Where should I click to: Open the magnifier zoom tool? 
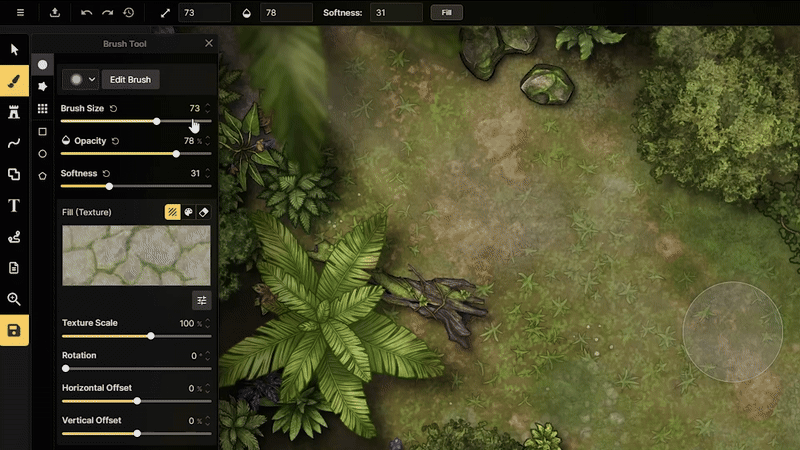14,299
